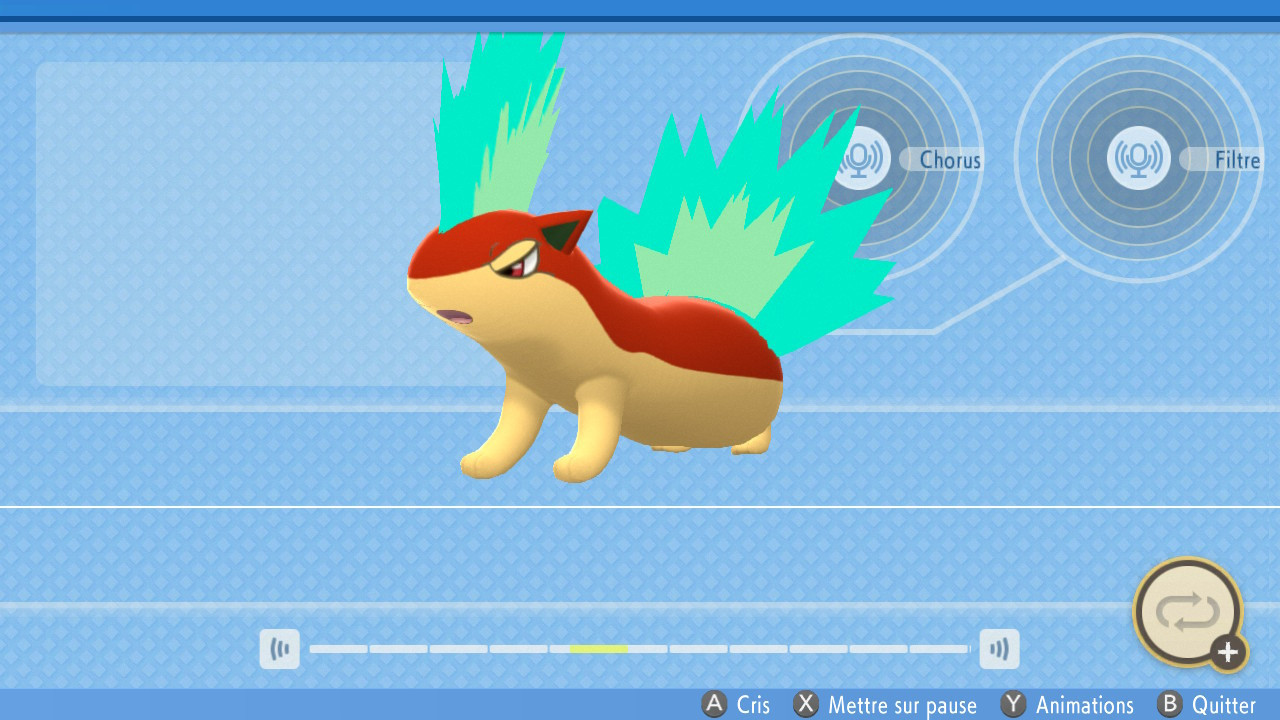The height and width of the screenshot is (720, 1280).
Task: Click the Filtre microphone icon
Action: (1137, 159)
